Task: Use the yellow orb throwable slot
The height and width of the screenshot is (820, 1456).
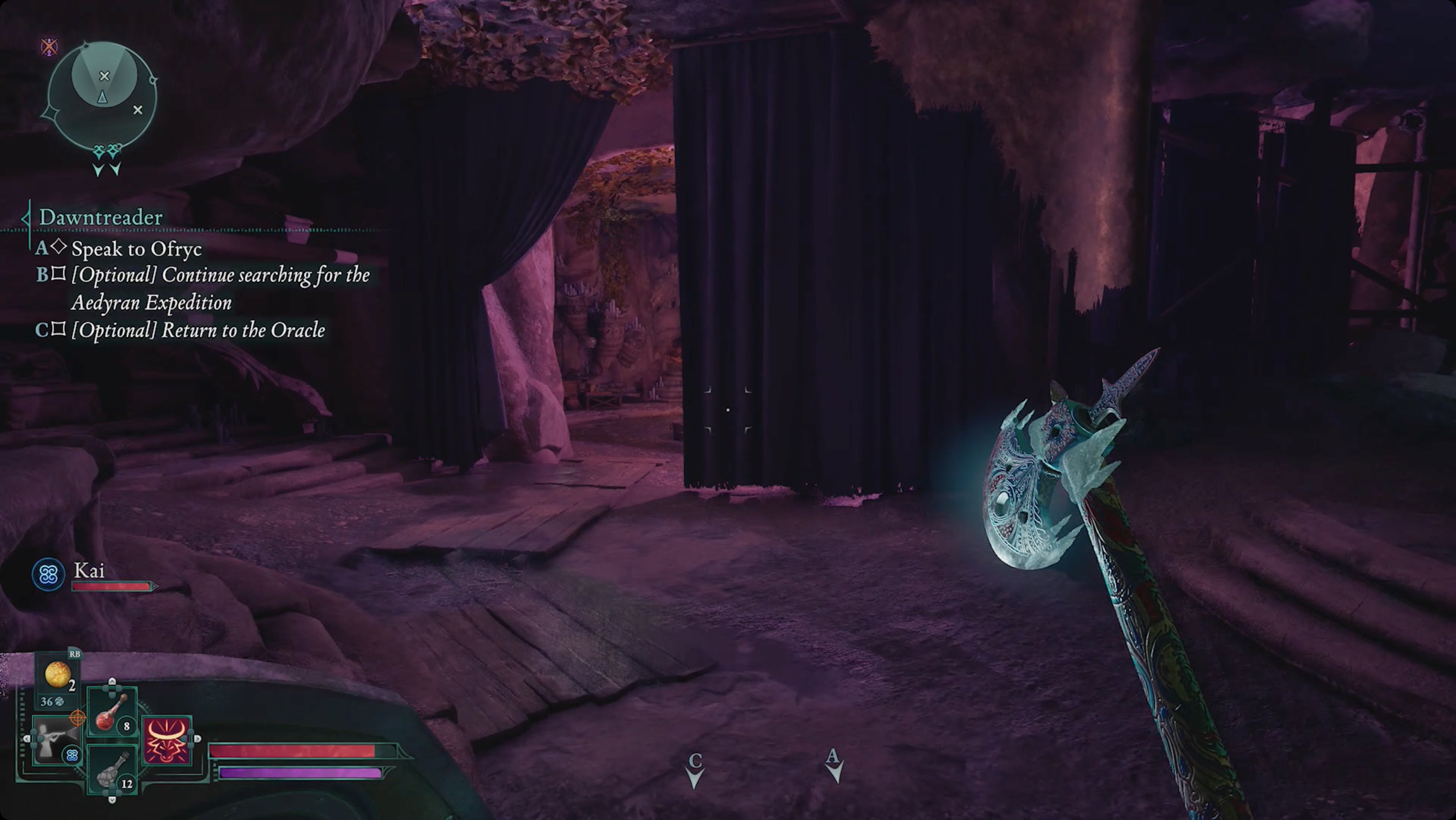Action: pyautogui.click(x=58, y=676)
